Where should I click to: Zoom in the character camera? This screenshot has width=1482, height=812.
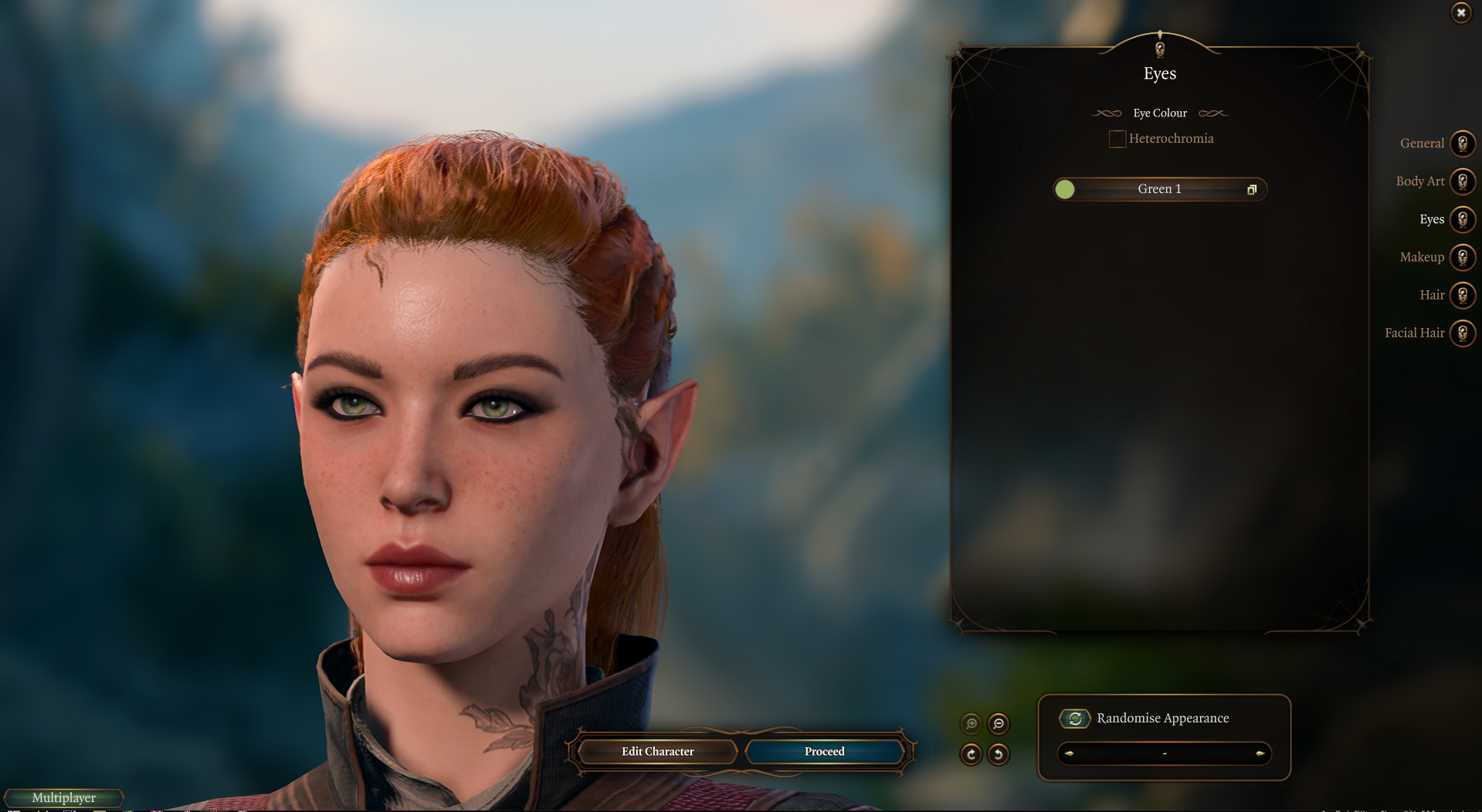[x=972, y=723]
